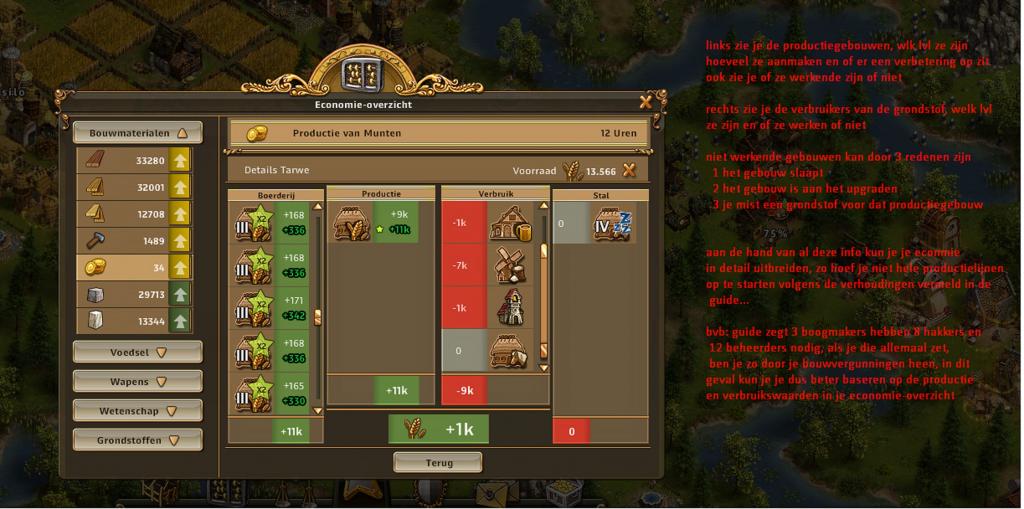
Task: Select the marble block row showing 13344
Action: [134, 321]
